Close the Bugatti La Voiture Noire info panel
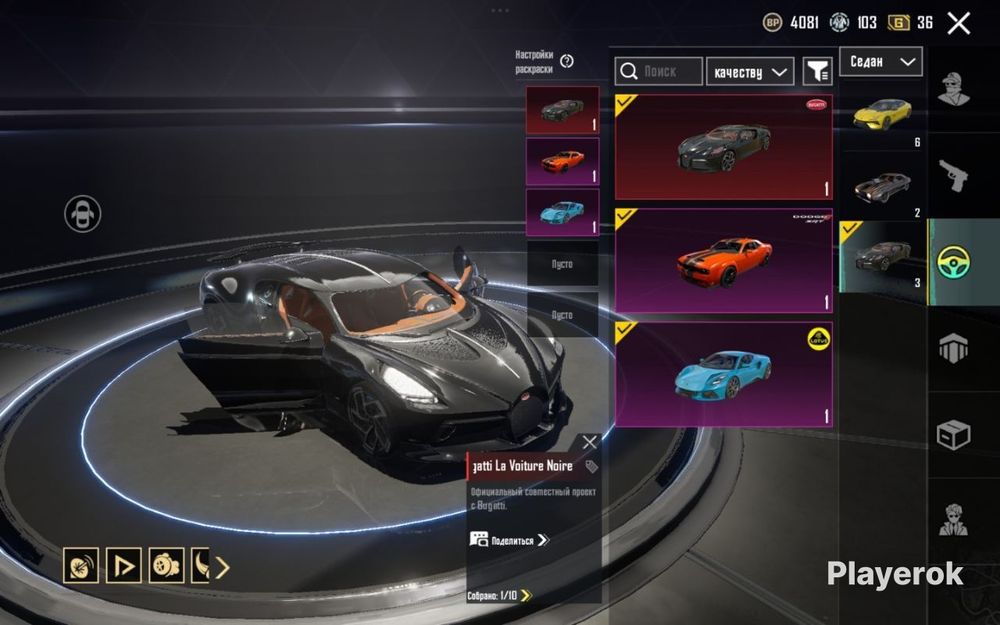Viewport: 1000px width, 625px height. click(x=590, y=442)
